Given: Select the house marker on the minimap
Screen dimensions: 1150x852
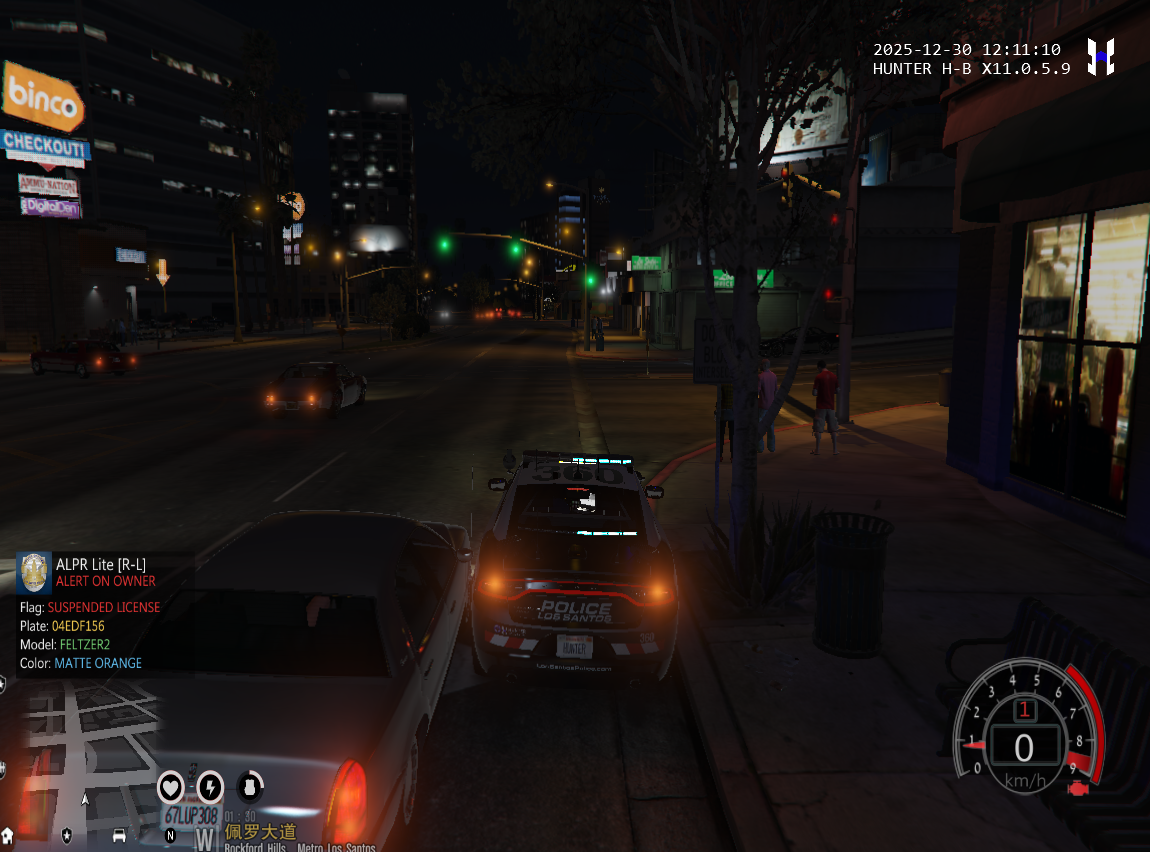Looking at the screenshot, I should (x=7, y=834).
